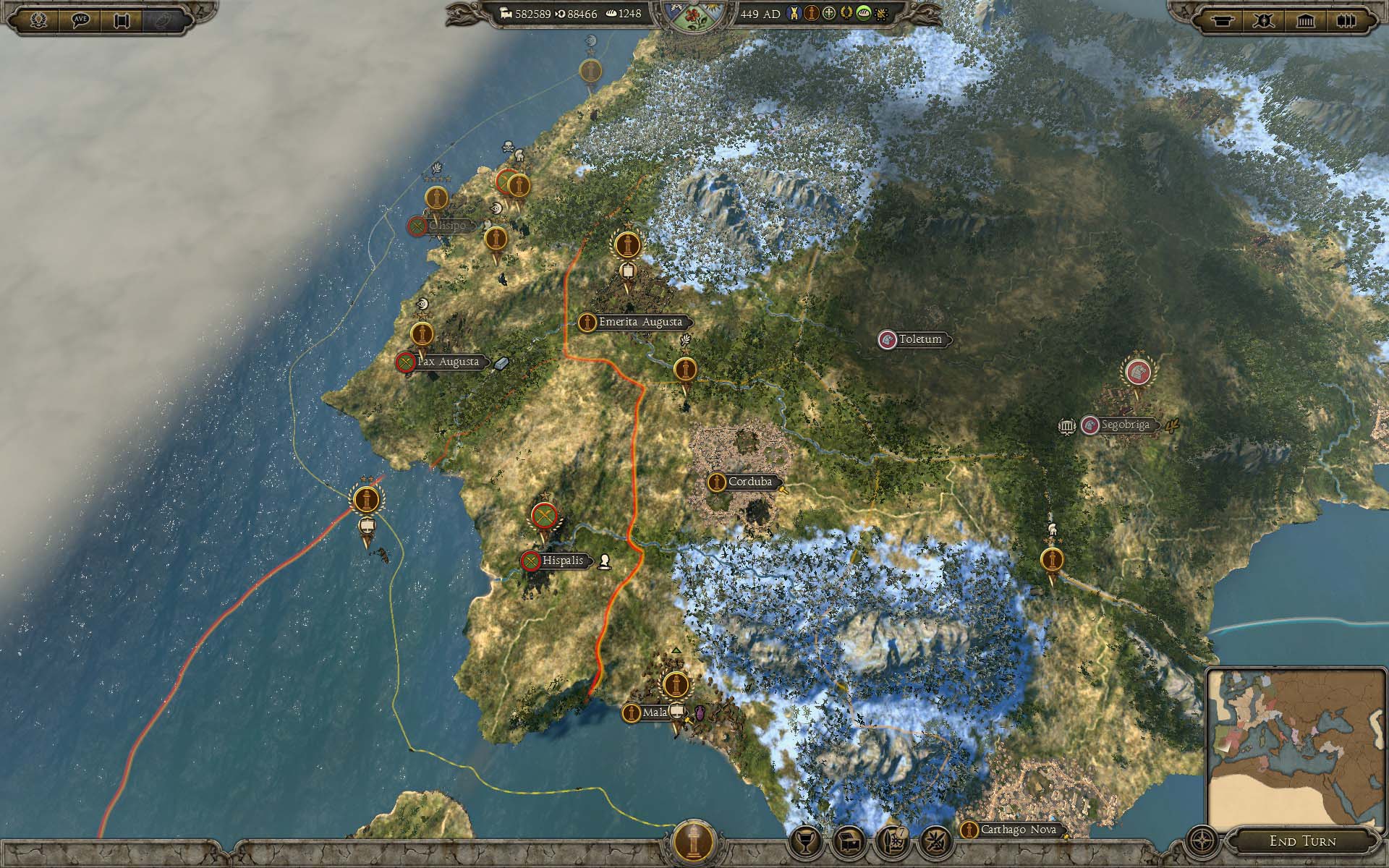Open the crossed weapons panel button

coord(934,841)
